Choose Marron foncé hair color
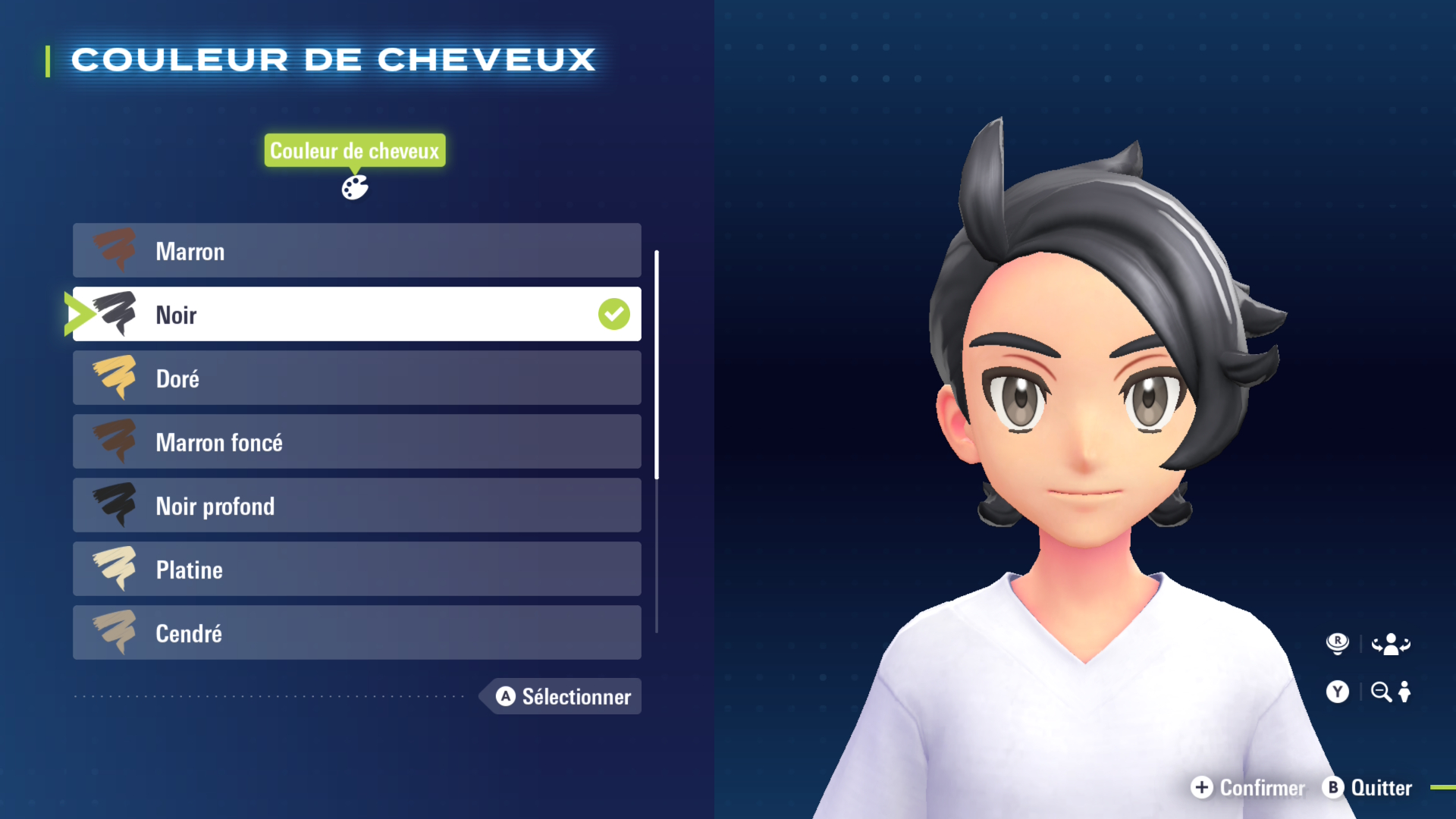This screenshot has height=819, width=1456. point(356,442)
